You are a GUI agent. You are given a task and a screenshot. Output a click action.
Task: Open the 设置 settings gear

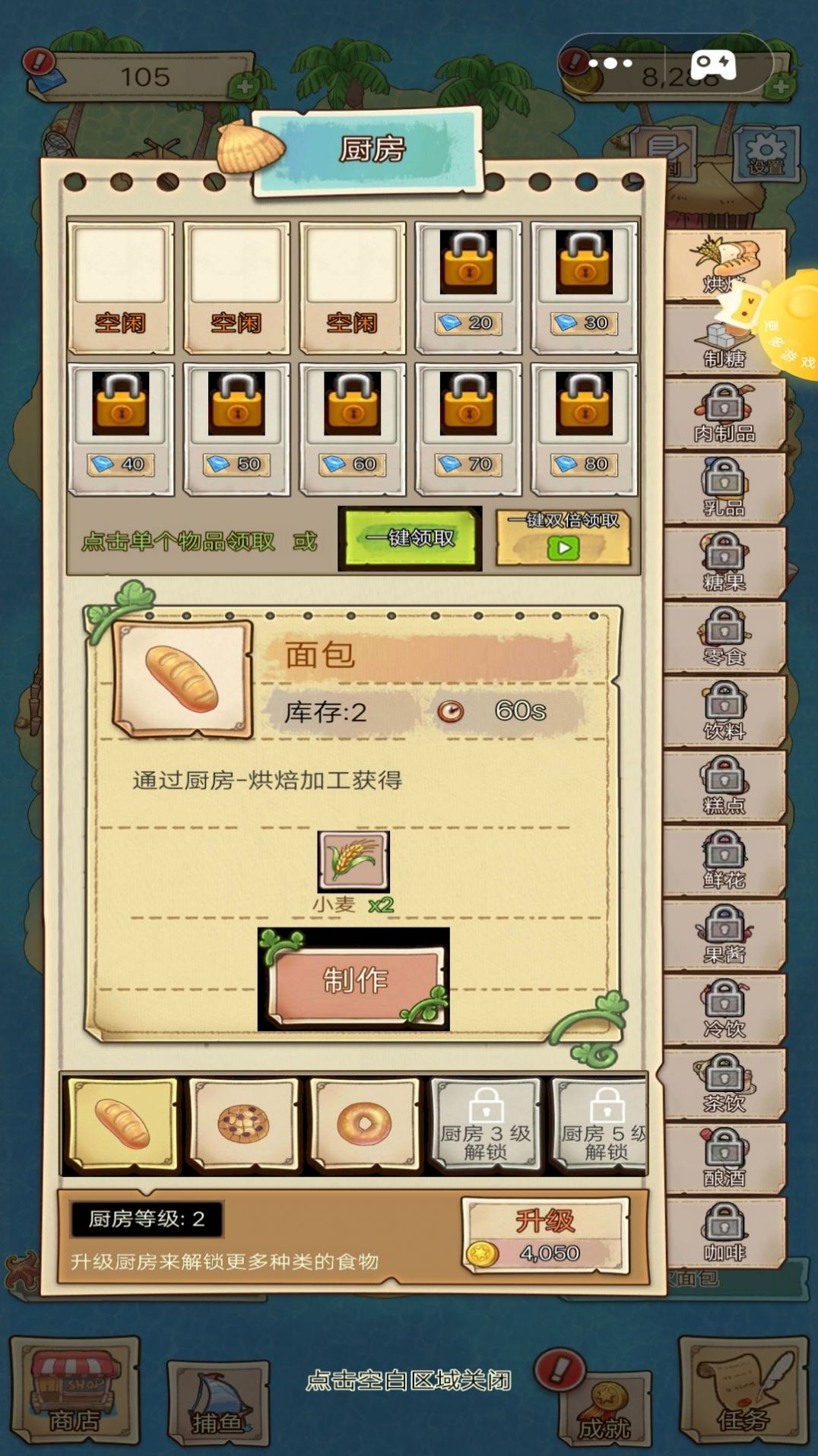point(766,155)
